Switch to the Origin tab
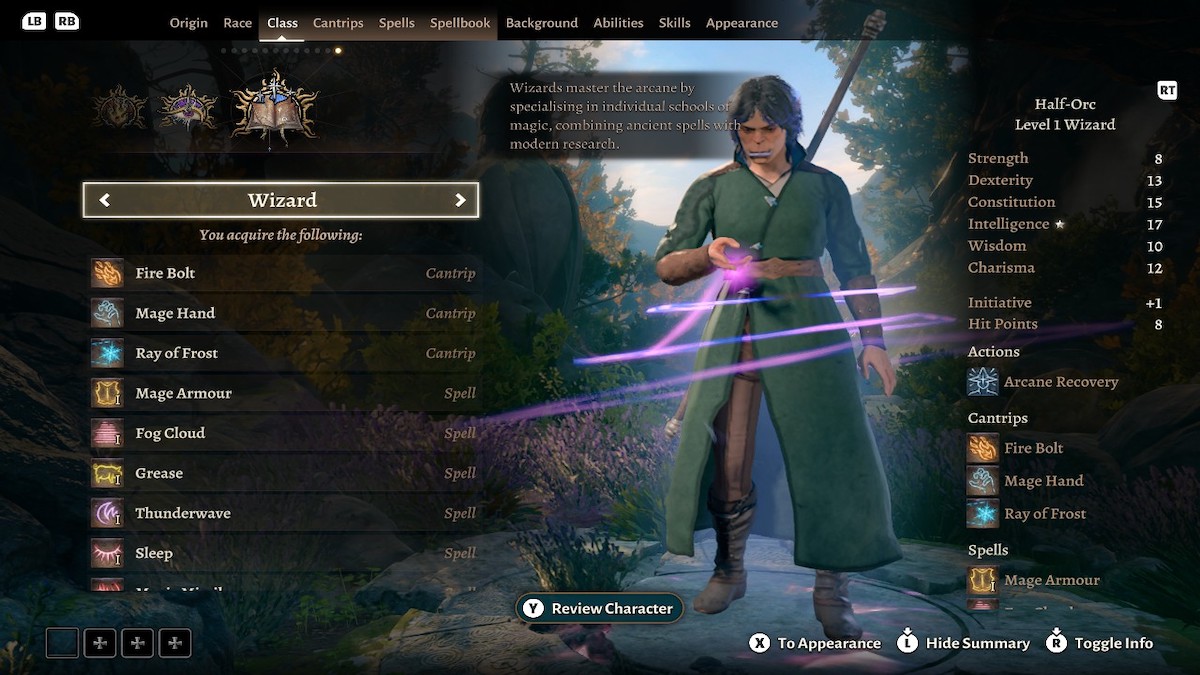This screenshot has width=1200, height=675. [x=188, y=23]
